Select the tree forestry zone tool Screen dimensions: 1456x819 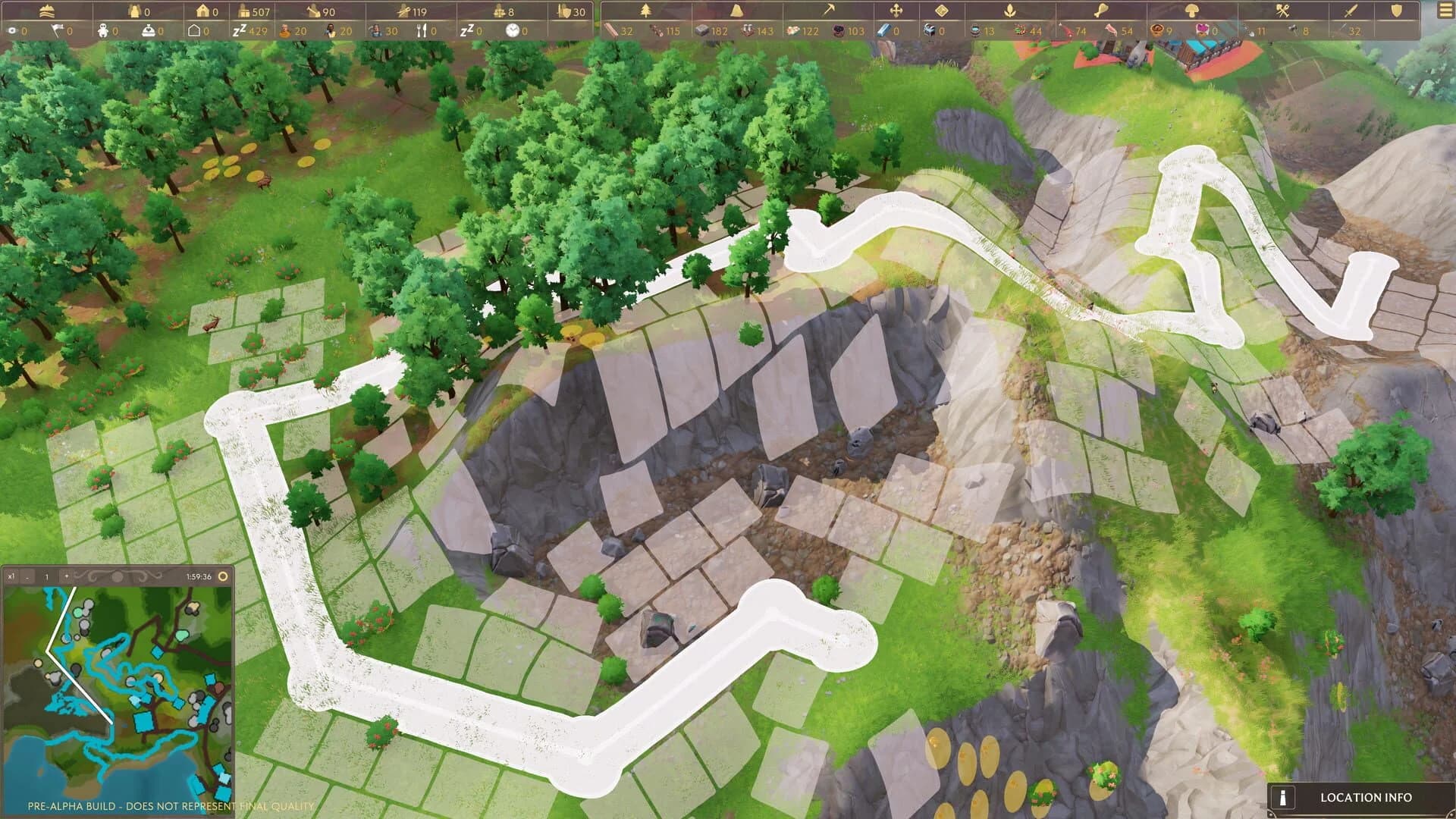coord(646,11)
